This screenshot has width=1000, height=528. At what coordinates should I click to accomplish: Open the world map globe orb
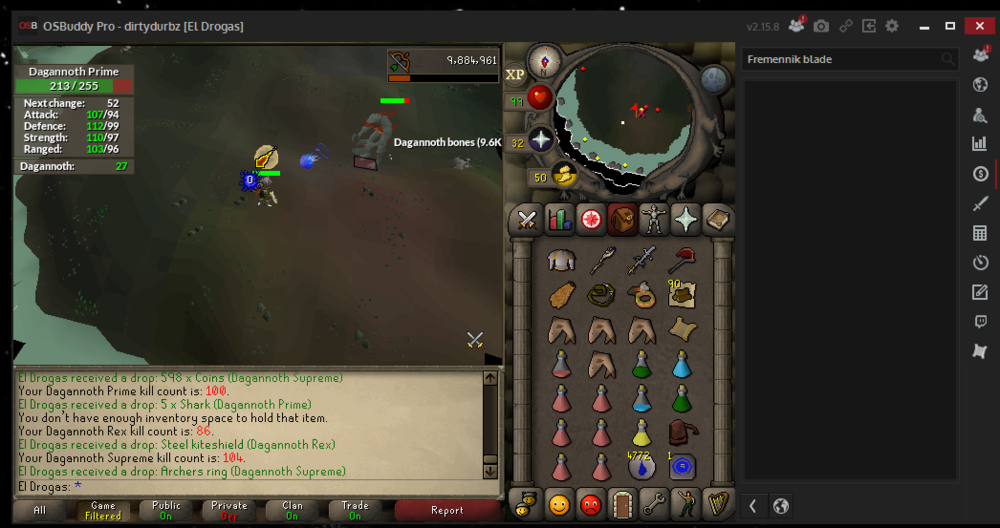click(714, 79)
